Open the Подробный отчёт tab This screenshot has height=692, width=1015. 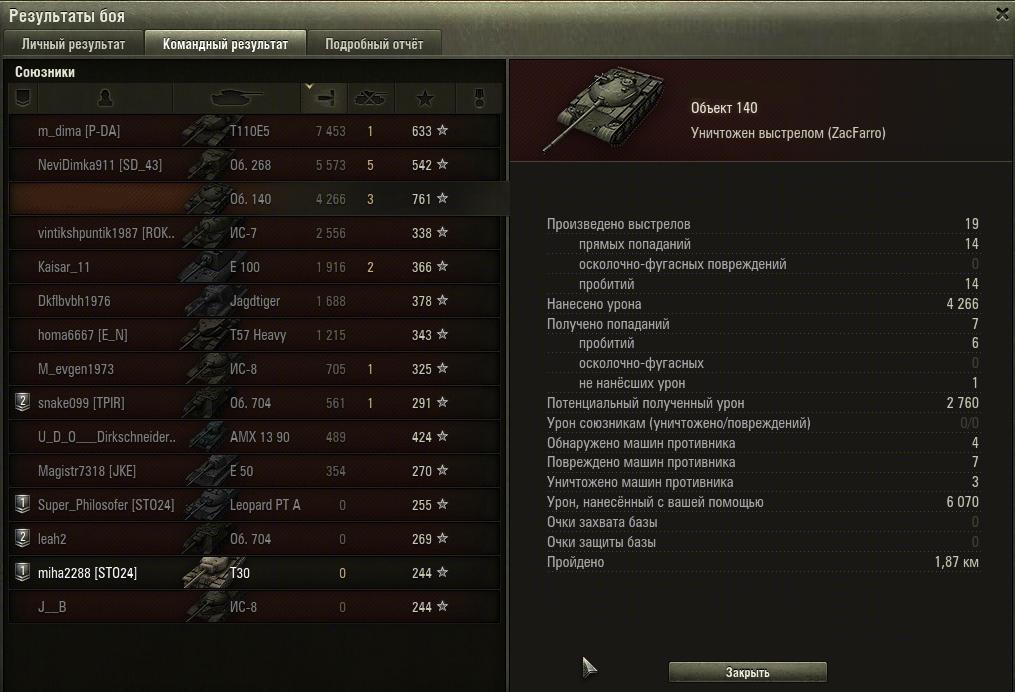[374, 44]
